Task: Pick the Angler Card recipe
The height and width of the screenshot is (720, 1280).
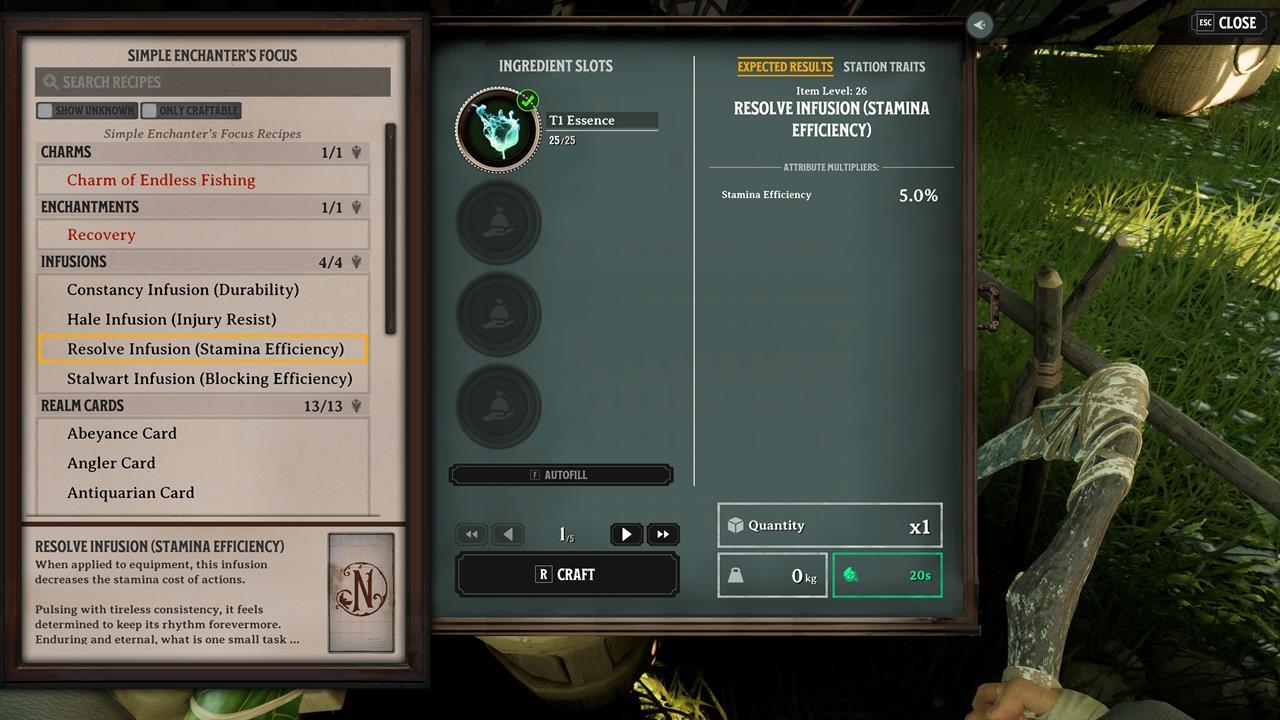Action: coord(111,463)
